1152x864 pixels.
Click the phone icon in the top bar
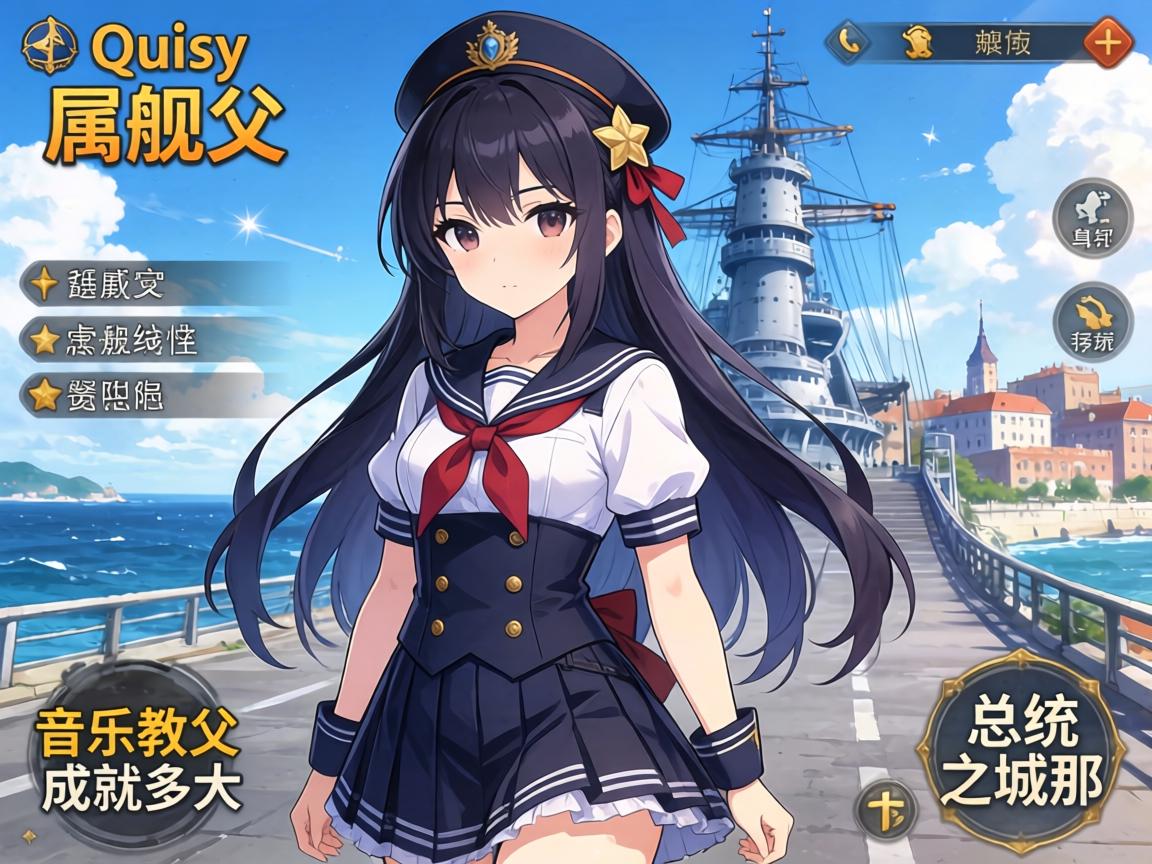849,42
